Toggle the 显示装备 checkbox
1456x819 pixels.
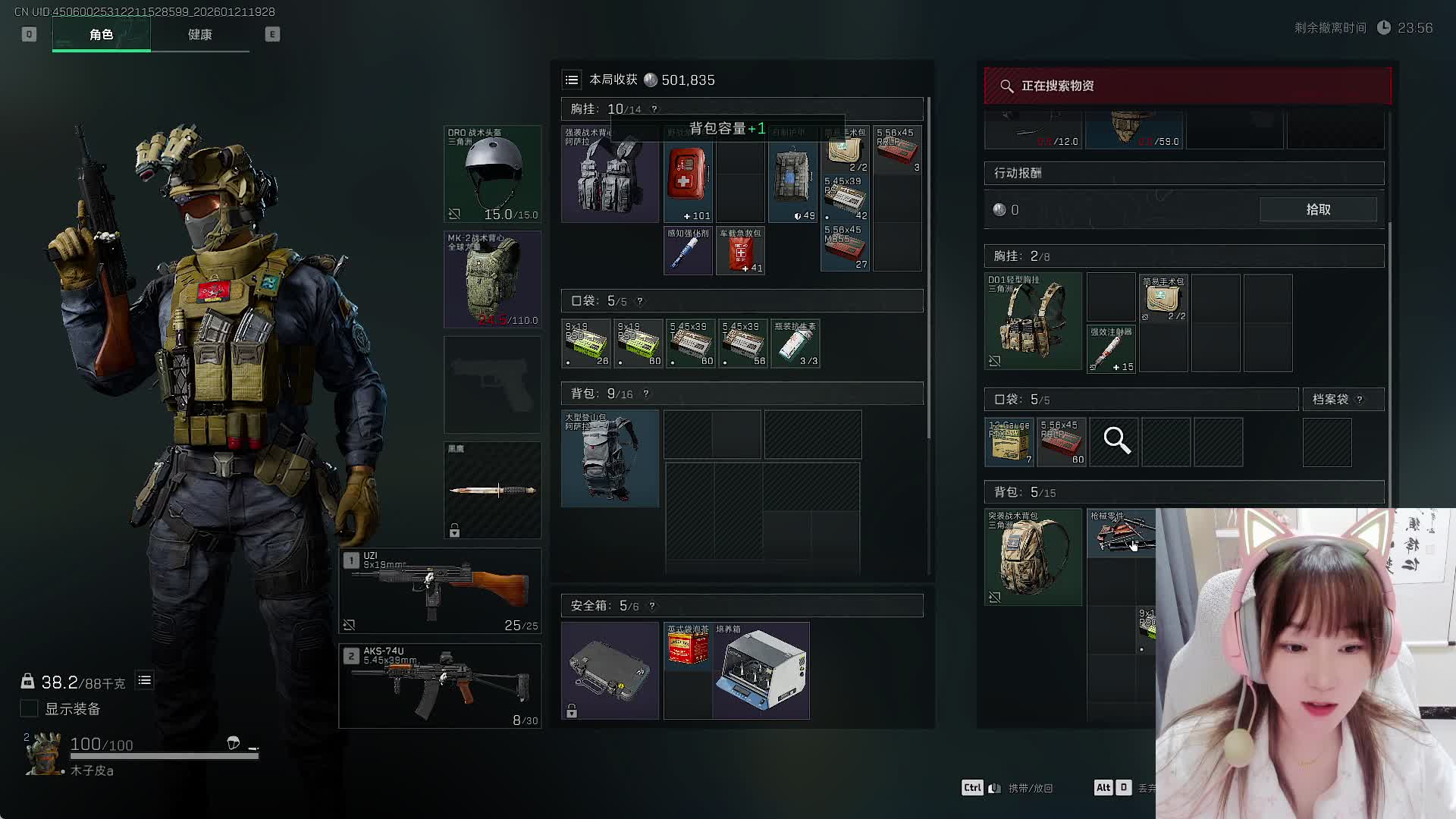click(x=29, y=708)
